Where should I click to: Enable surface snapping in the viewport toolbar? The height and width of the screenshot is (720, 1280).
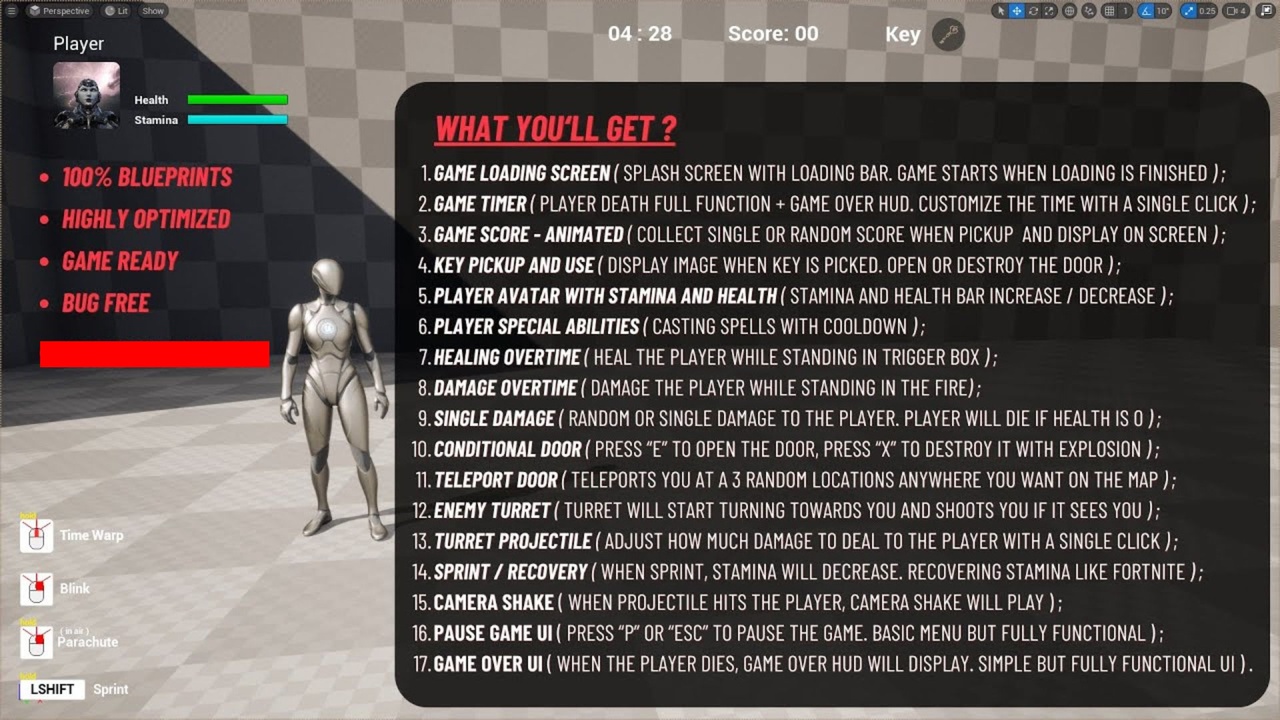[x=1091, y=10]
